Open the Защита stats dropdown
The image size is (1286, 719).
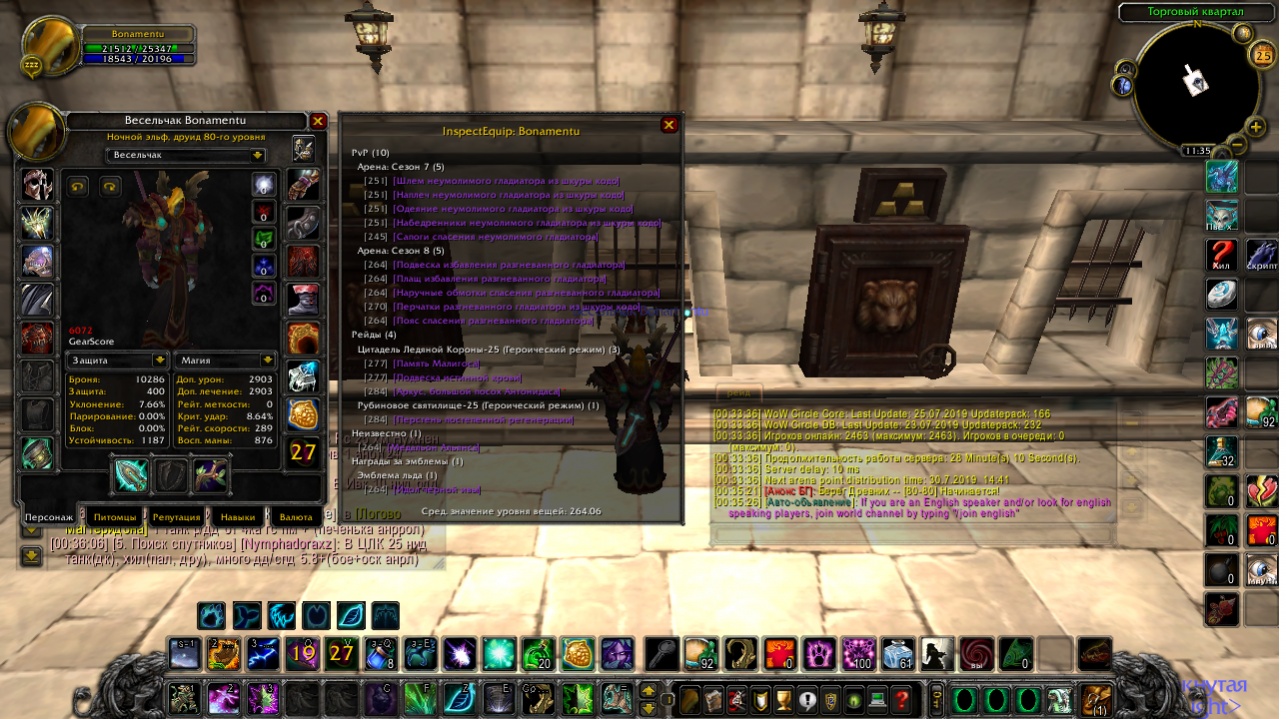(159, 359)
